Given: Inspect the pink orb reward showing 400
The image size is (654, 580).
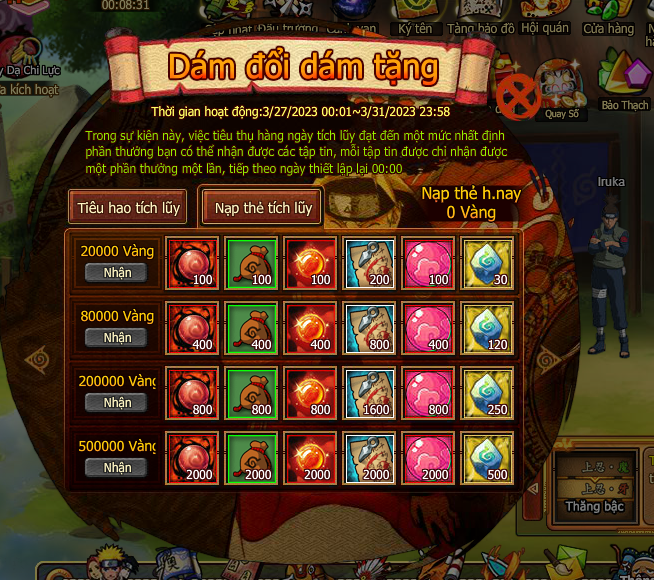Looking at the screenshot, I should tap(428, 328).
